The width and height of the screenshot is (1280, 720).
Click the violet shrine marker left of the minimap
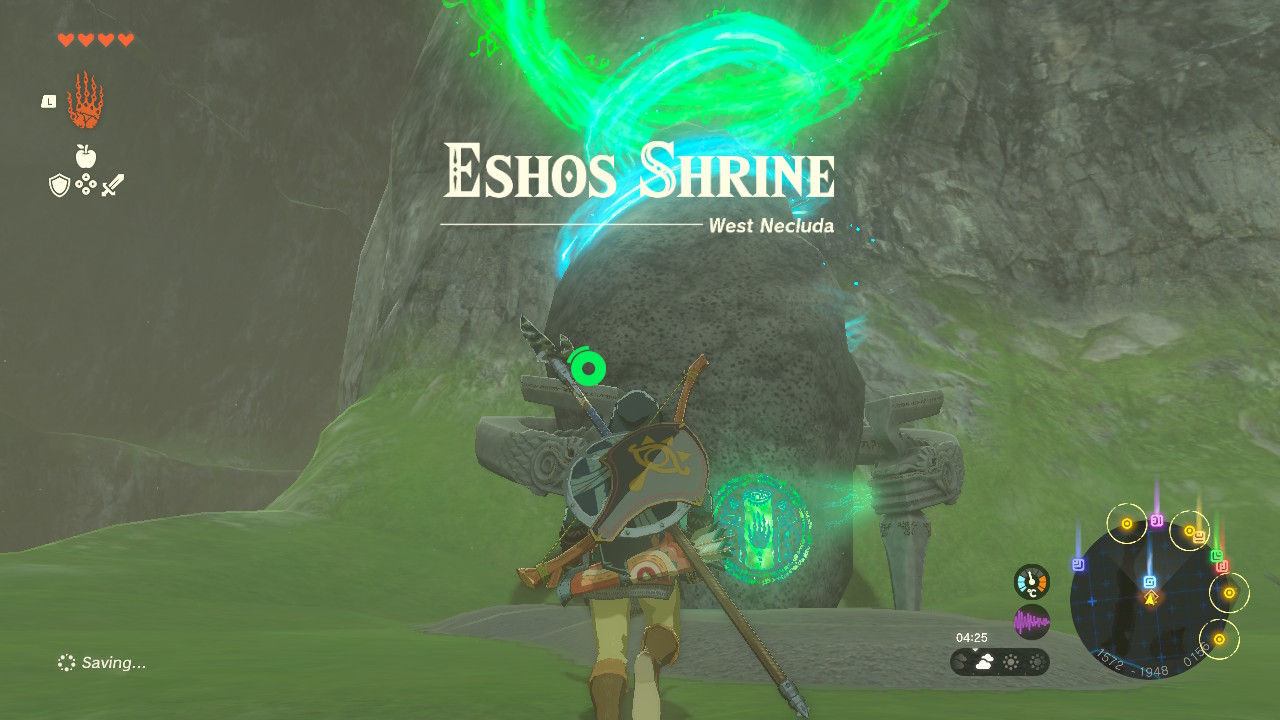click(x=1078, y=564)
